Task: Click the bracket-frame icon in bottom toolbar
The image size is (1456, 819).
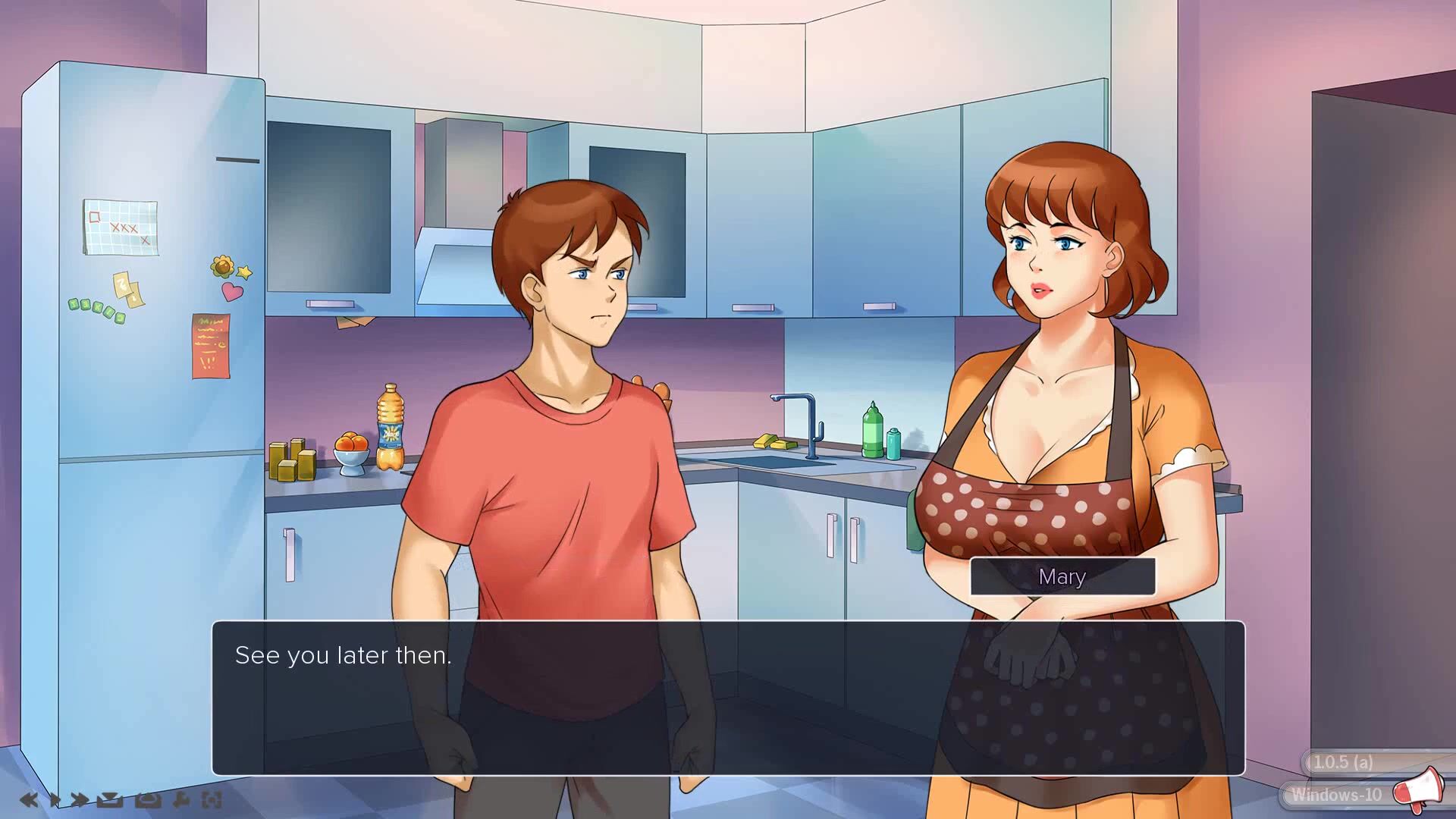Action: pos(212,799)
